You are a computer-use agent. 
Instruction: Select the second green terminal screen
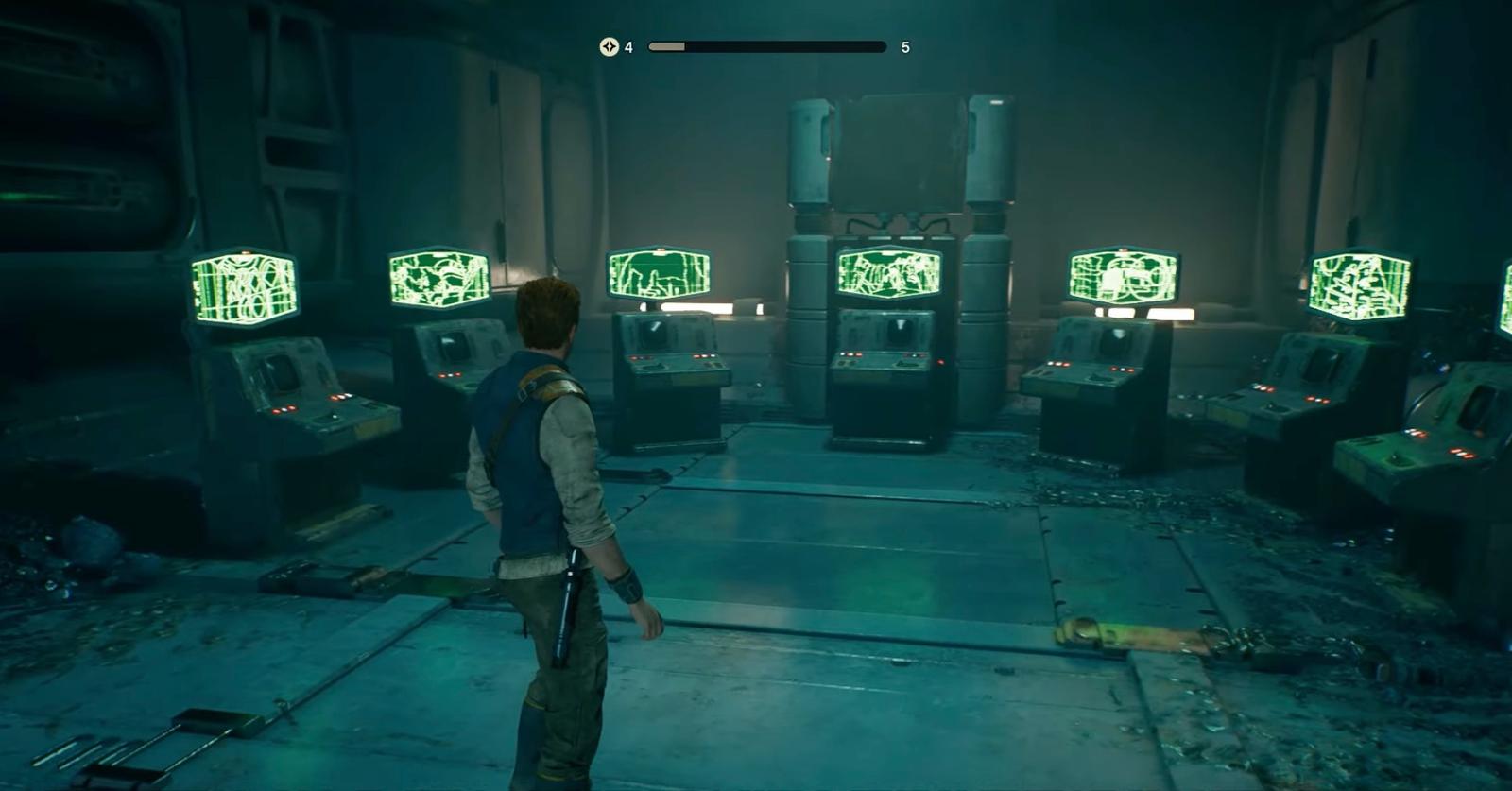[x=438, y=279]
